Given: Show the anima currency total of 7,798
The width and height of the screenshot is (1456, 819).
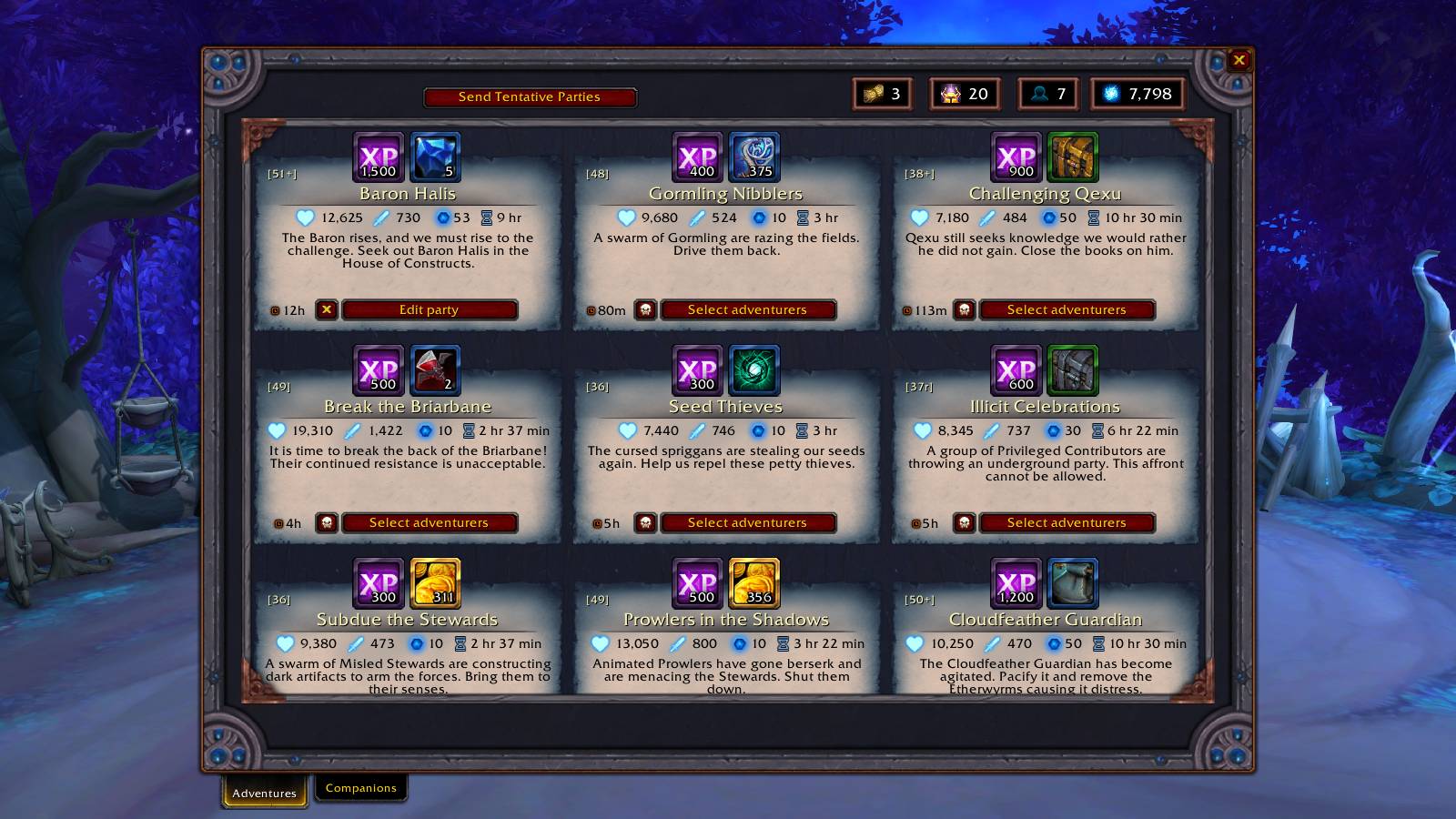Looking at the screenshot, I should point(1137,94).
